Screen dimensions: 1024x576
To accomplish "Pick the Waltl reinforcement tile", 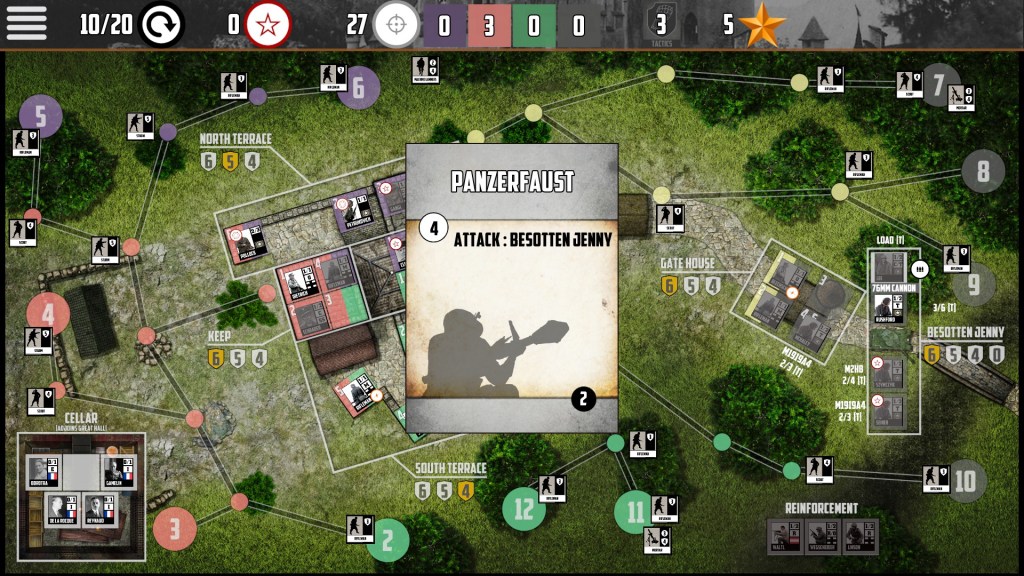I will click(x=781, y=535).
